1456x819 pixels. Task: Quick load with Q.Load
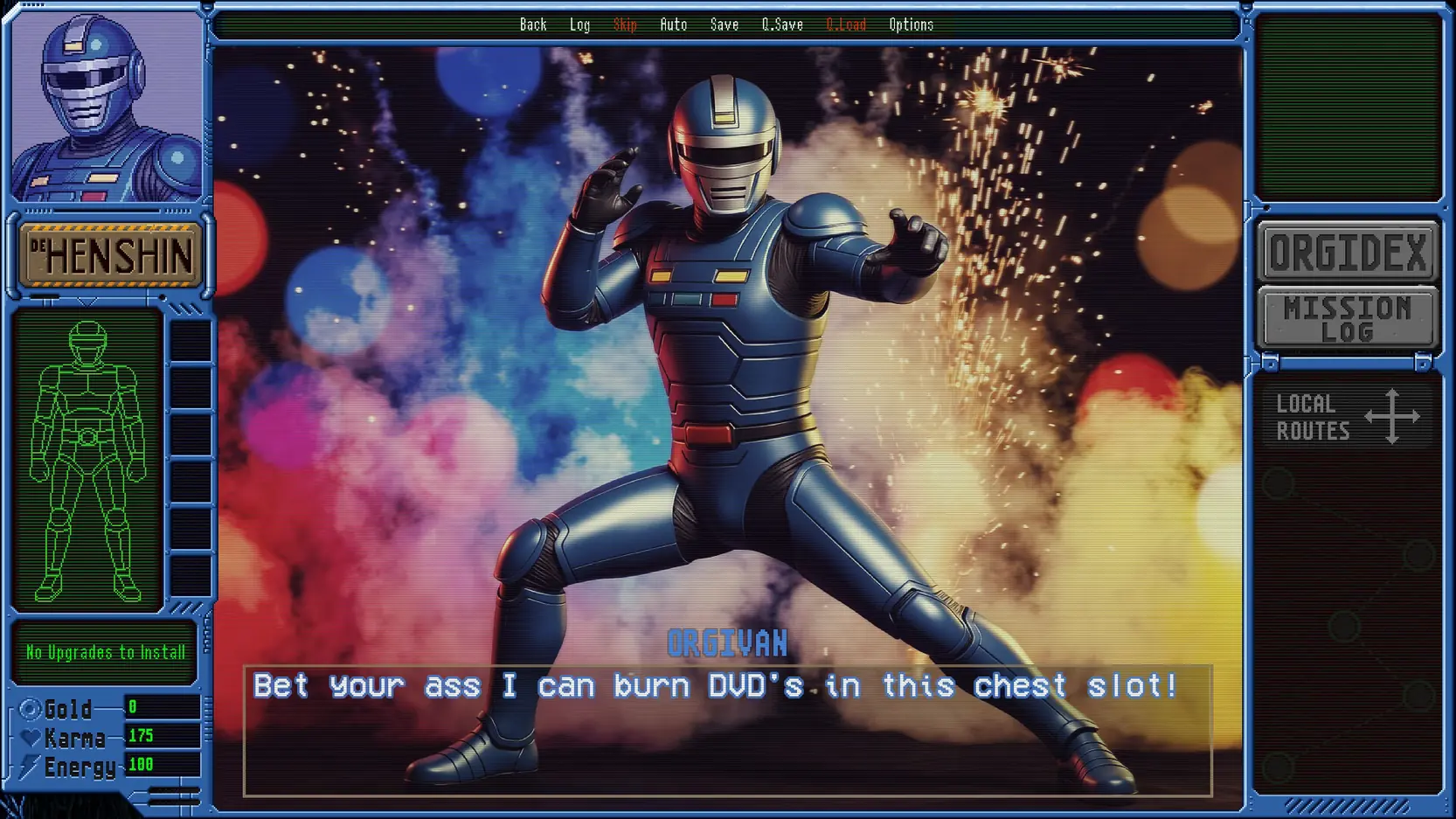tap(846, 24)
